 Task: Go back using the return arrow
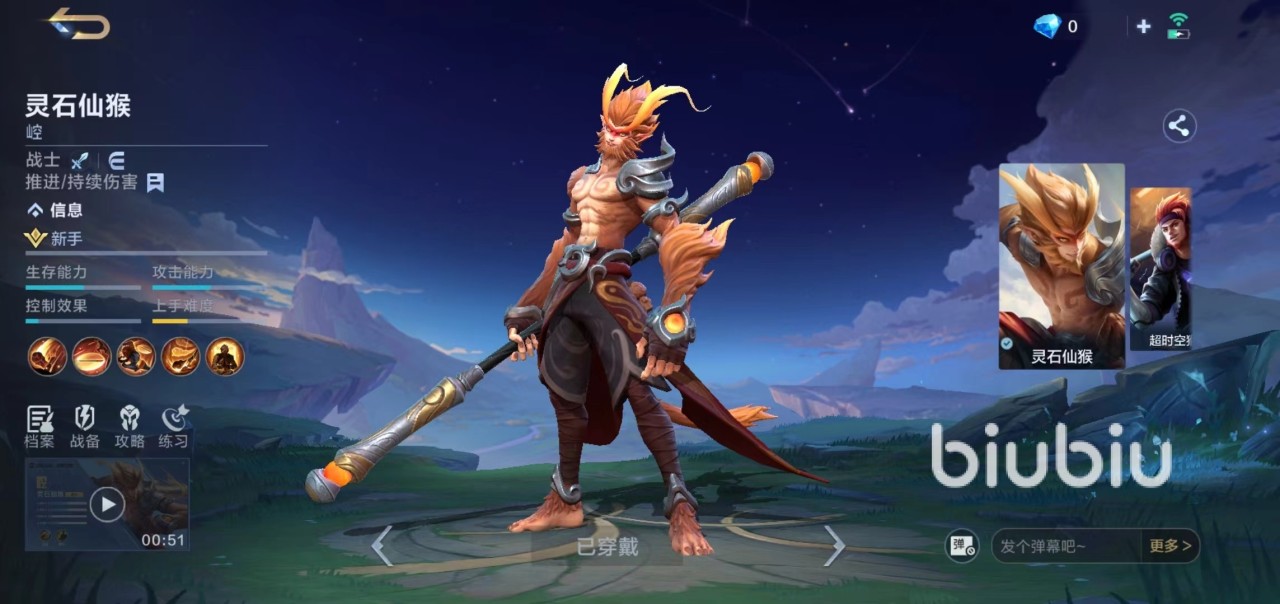79,24
